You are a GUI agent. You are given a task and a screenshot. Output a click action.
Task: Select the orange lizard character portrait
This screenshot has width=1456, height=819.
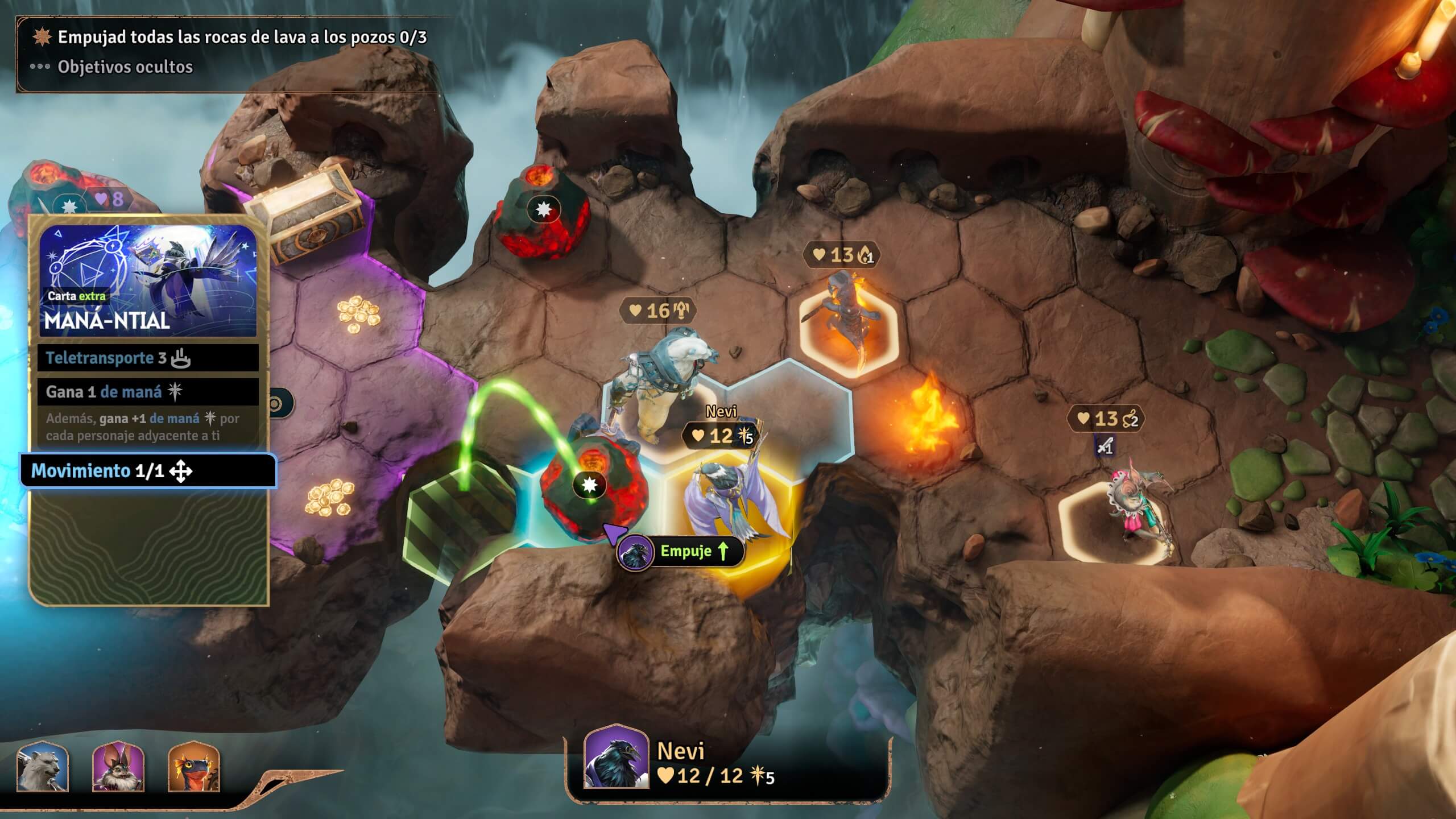(194, 767)
